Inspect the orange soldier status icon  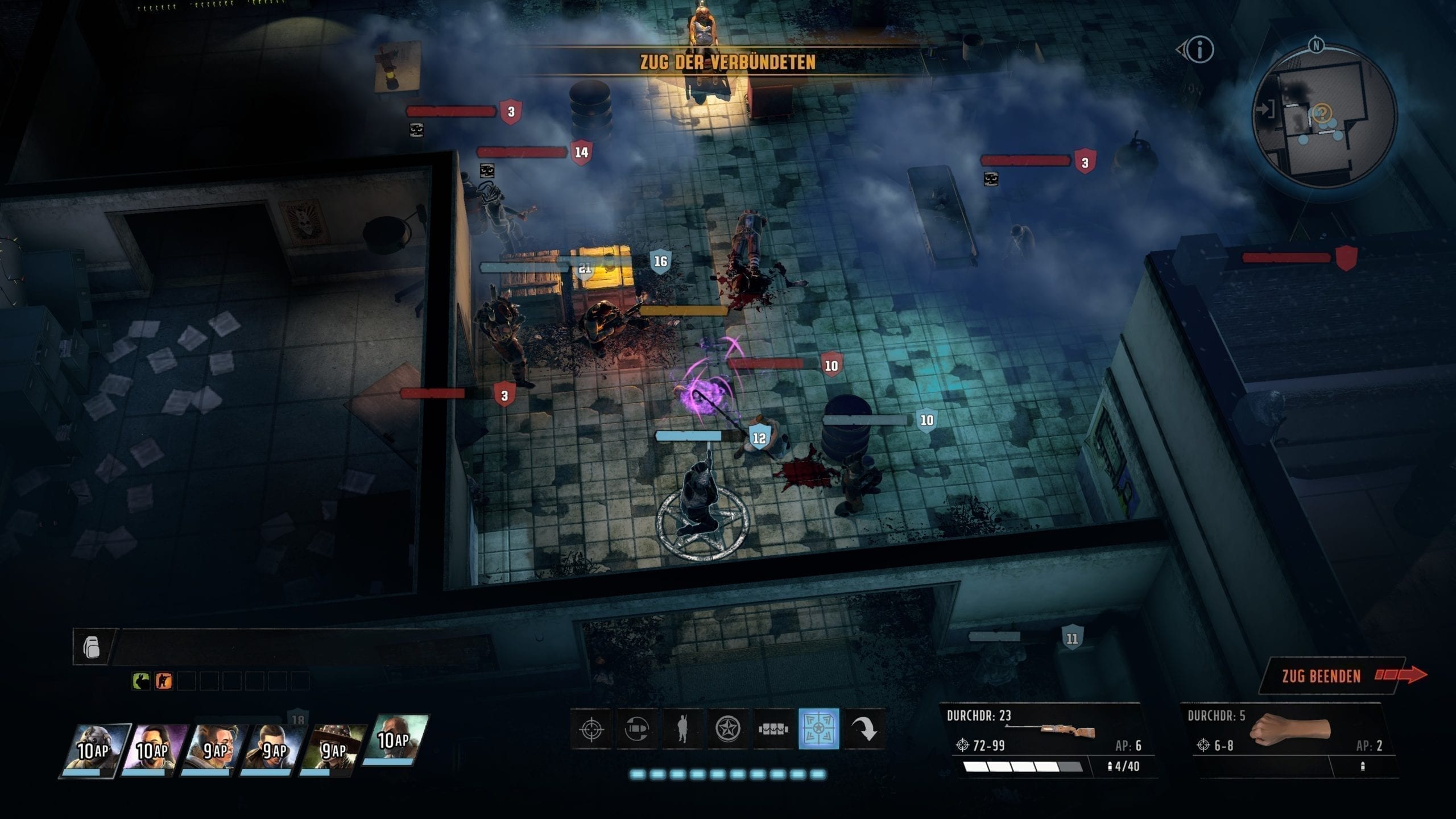(x=163, y=681)
